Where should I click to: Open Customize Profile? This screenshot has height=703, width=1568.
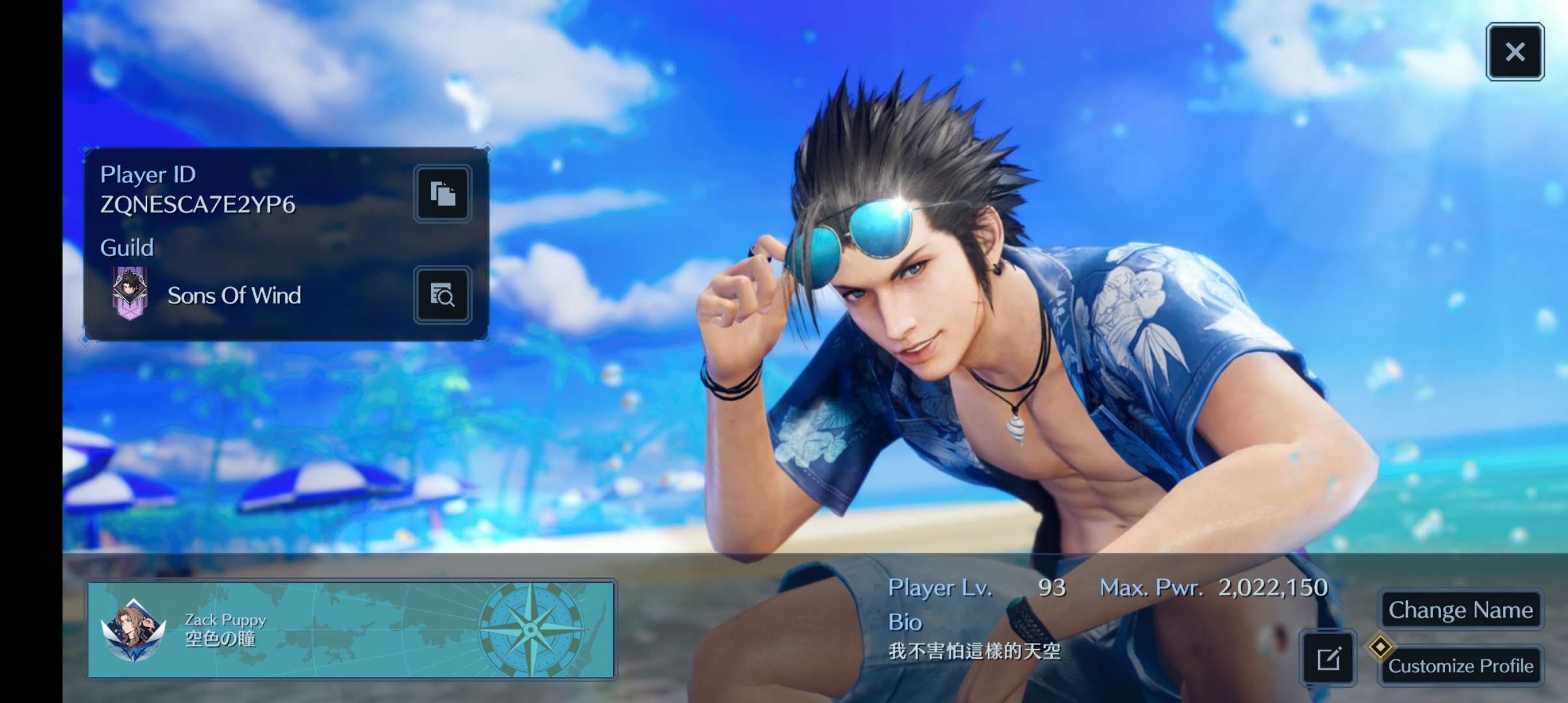[x=1460, y=665]
